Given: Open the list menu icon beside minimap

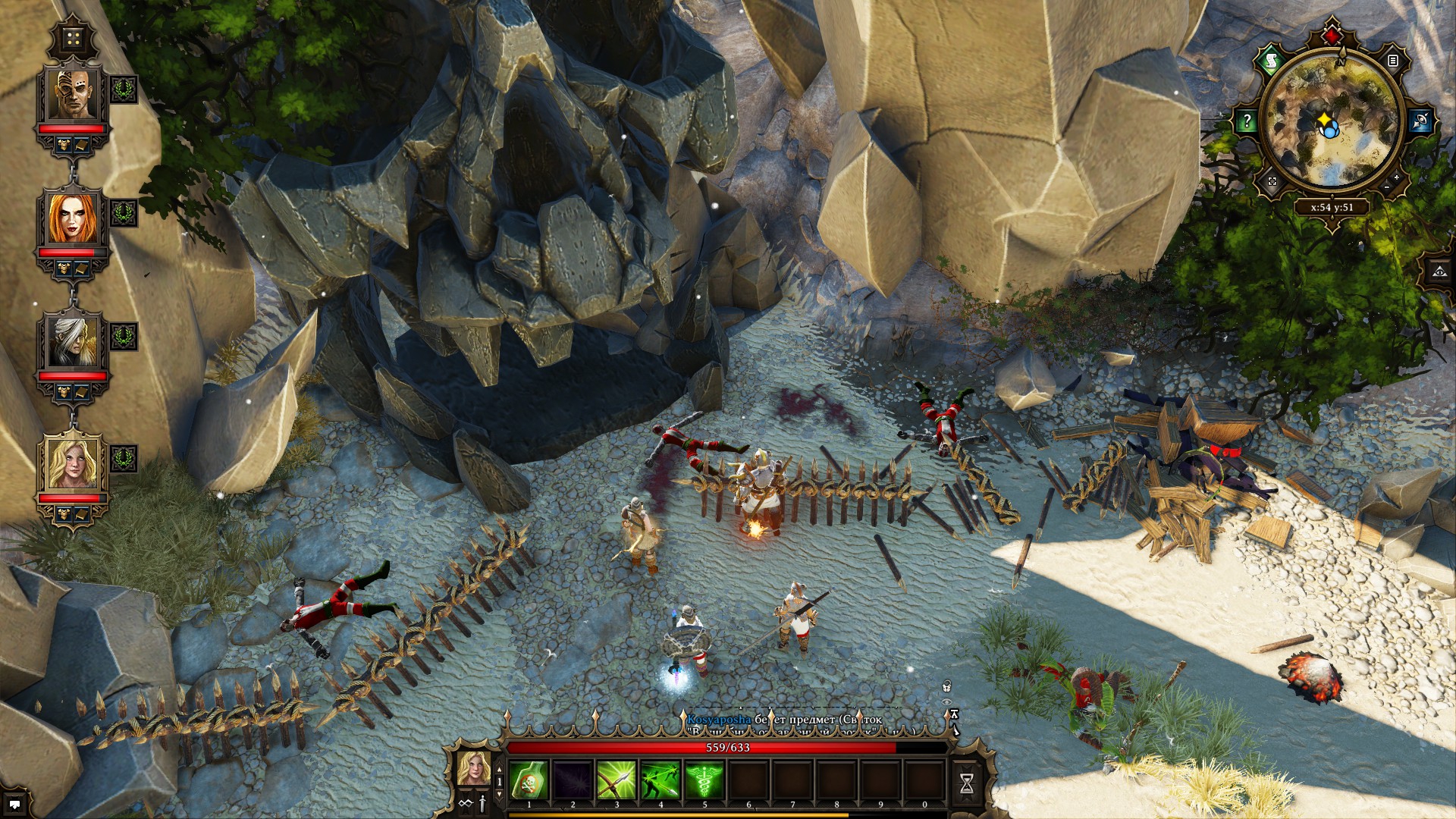Looking at the screenshot, I should click(1393, 60).
